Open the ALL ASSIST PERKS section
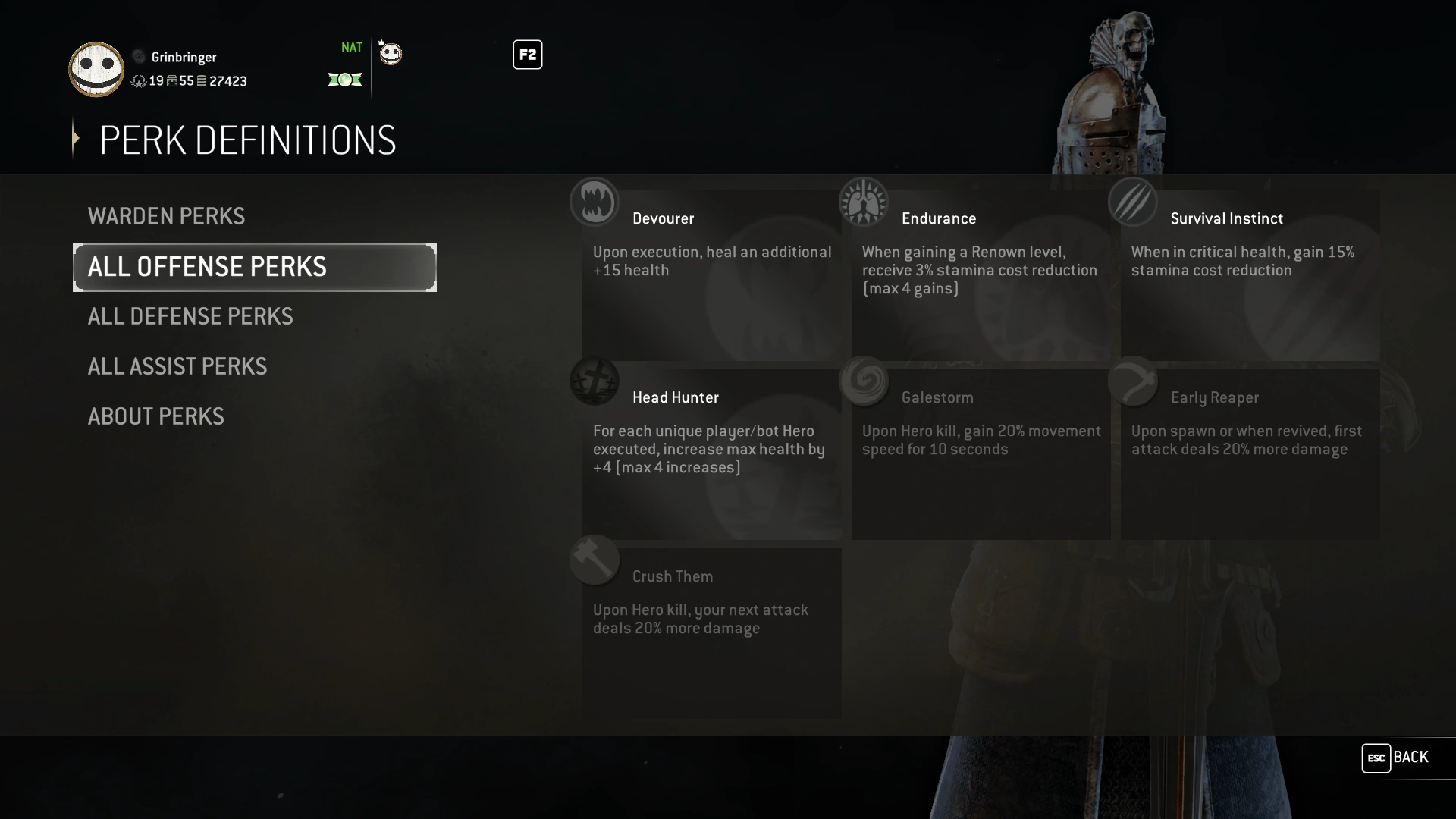 [177, 366]
